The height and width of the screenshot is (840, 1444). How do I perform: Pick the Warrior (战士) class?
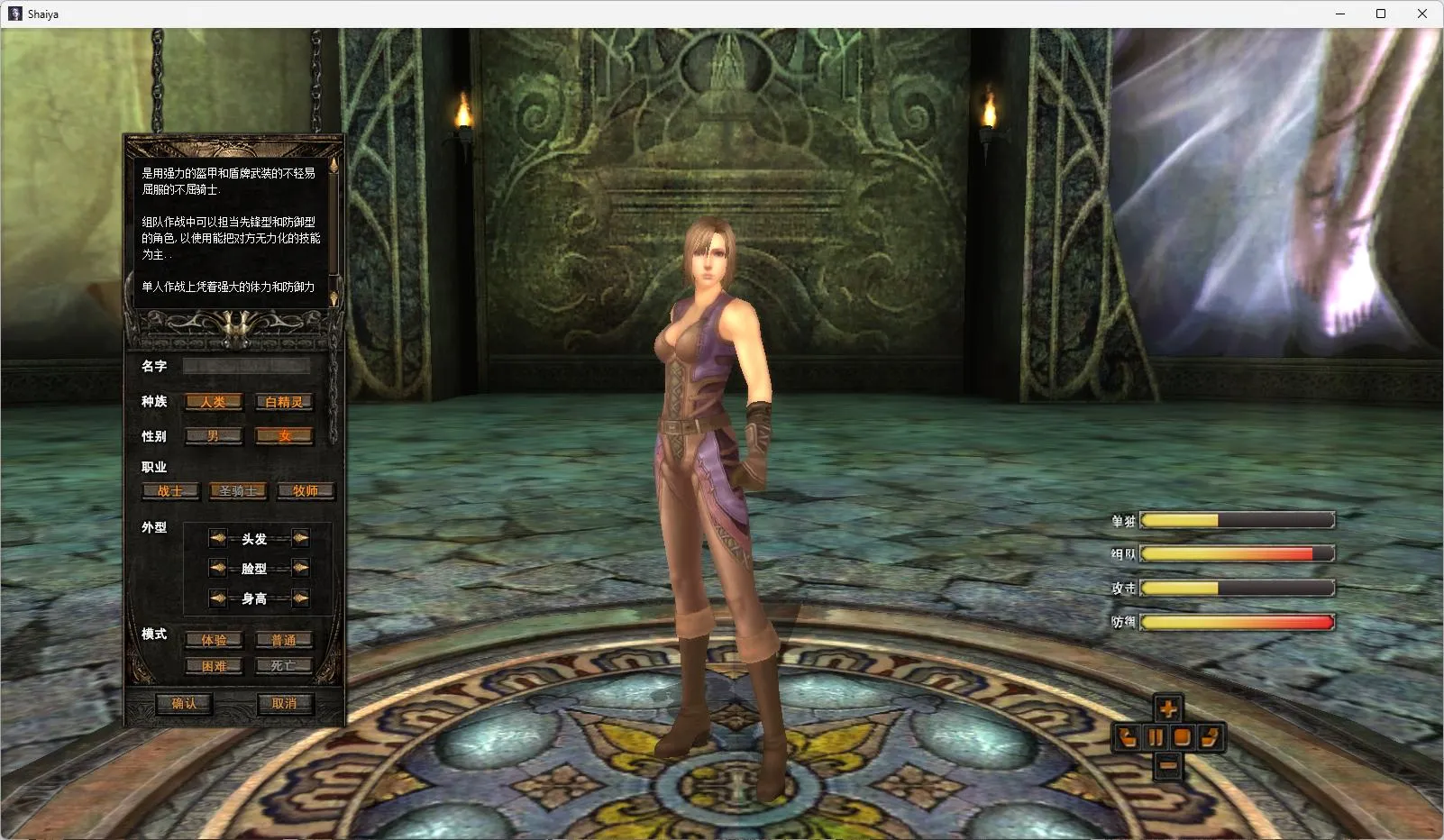(x=170, y=491)
